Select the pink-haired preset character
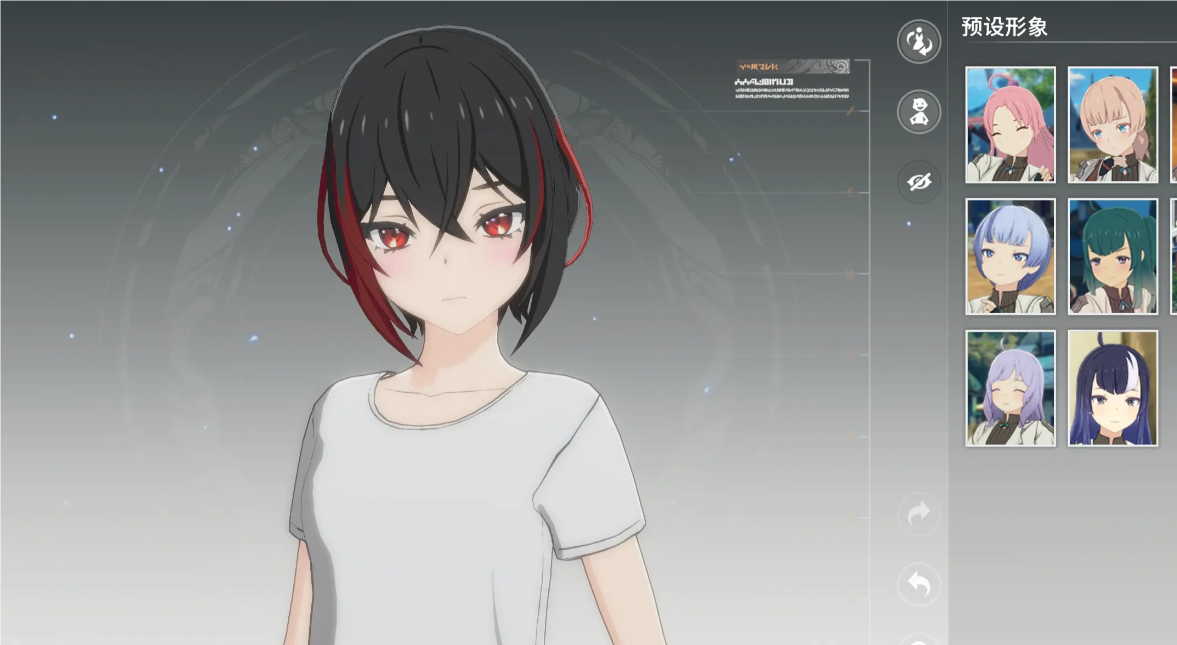The width and height of the screenshot is (1177, 645). pos(1010,125)
